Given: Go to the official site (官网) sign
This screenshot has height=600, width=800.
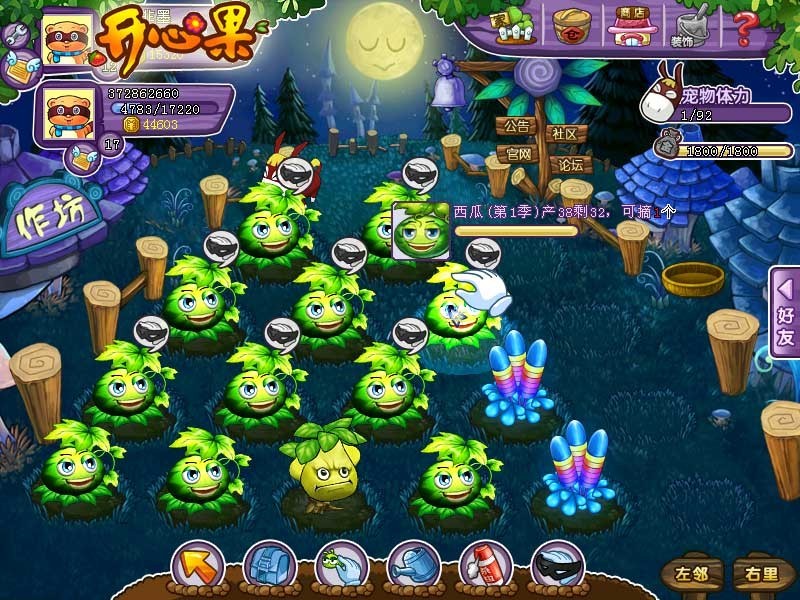Looking at the screenshot, I should [517, 155].
